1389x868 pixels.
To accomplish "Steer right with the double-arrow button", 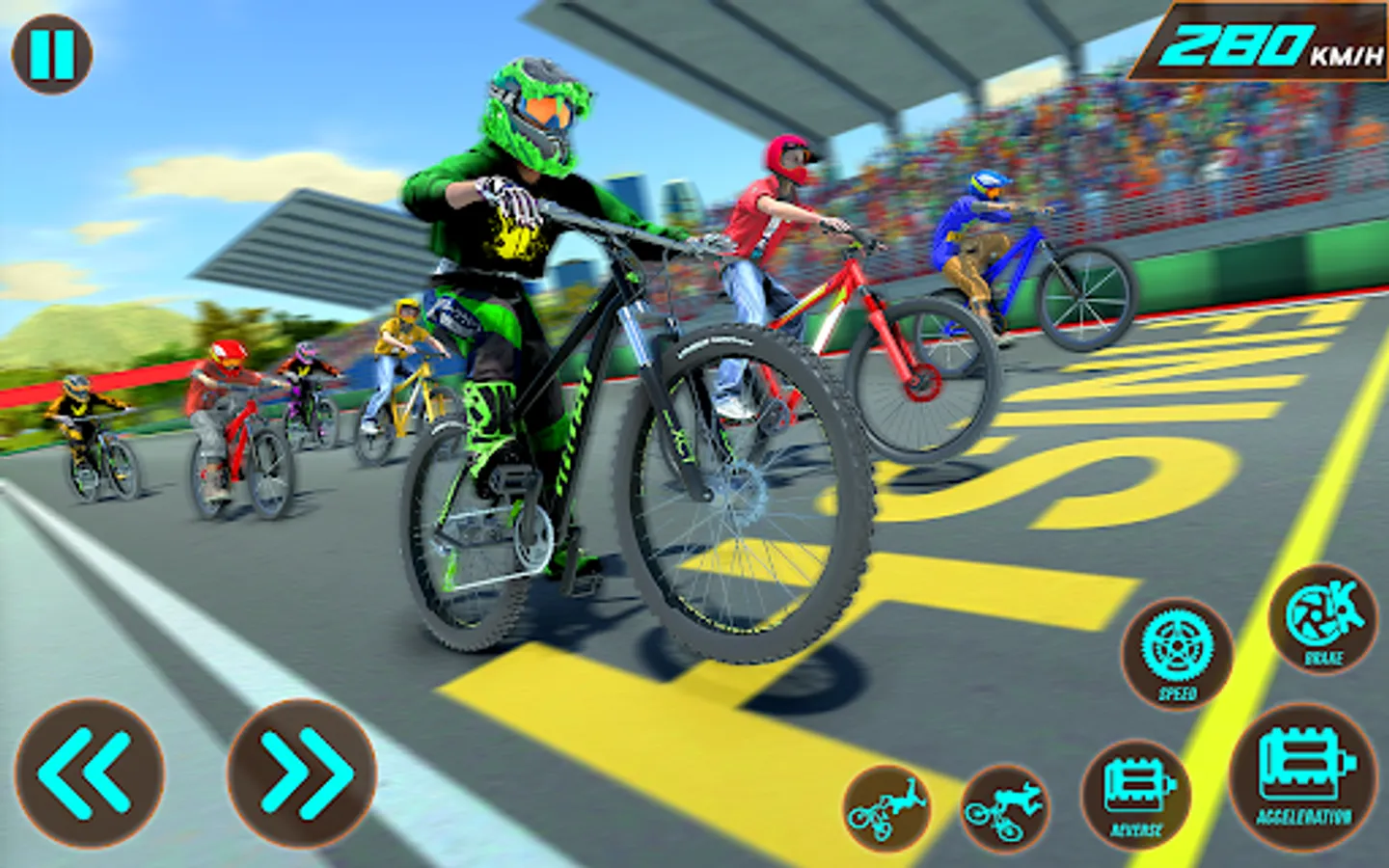I will pyautogui.click(x=302, y=773).
